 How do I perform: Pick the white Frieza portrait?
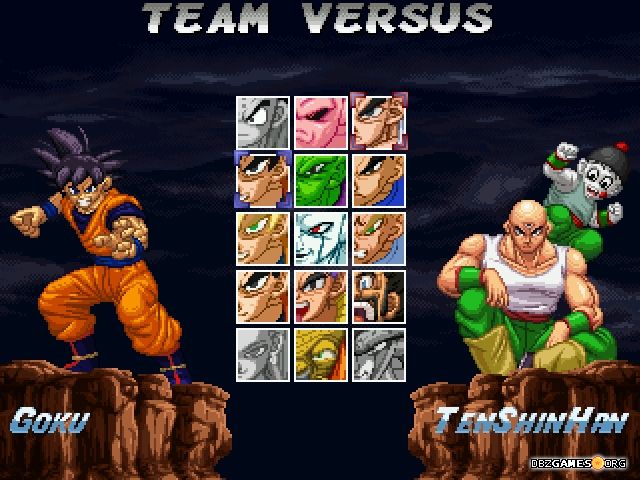(x=321, y=238)
